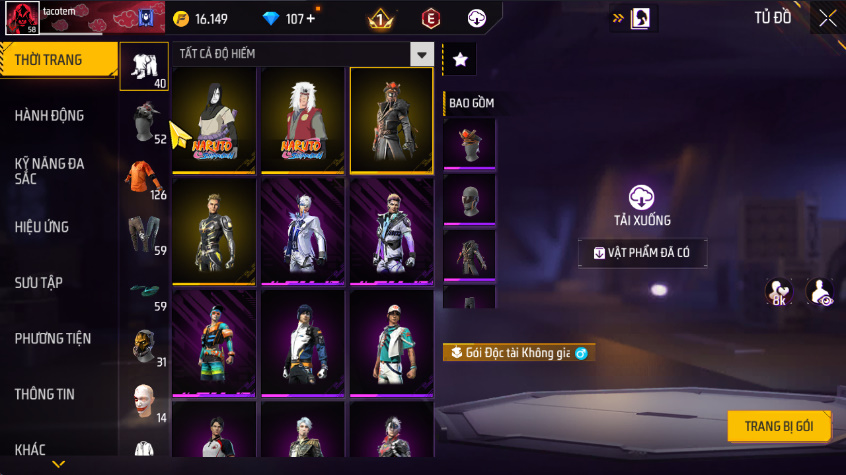Click the Trang Bị Gói equip button
846x475 pixels.
(778, 426)
